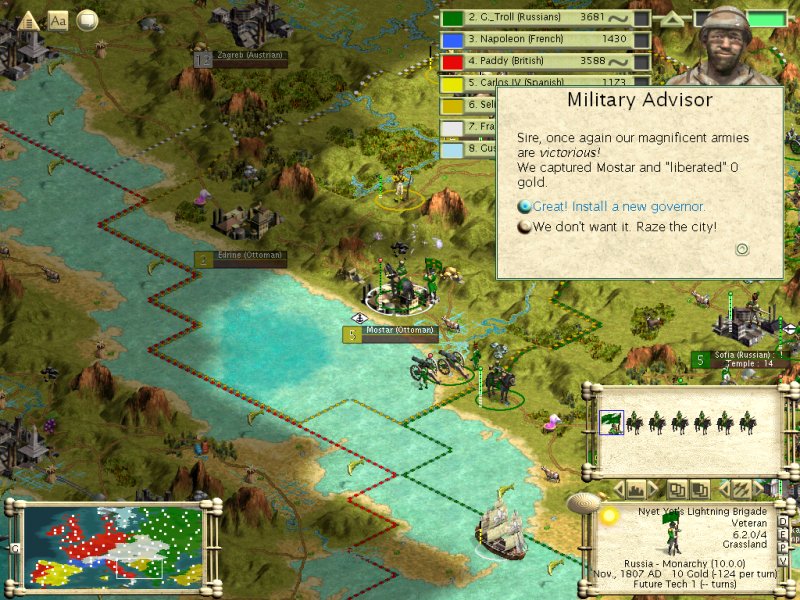
Task: Click the up arrow button beside the score list
Action: pyautogui.click(x=674, y=18)
